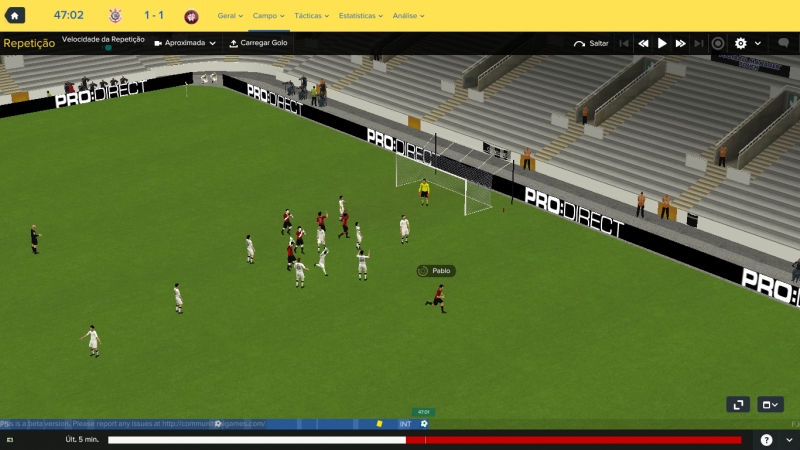
Task: Rewind the replay
Action: pyautogui.click(x=643, y=44)
